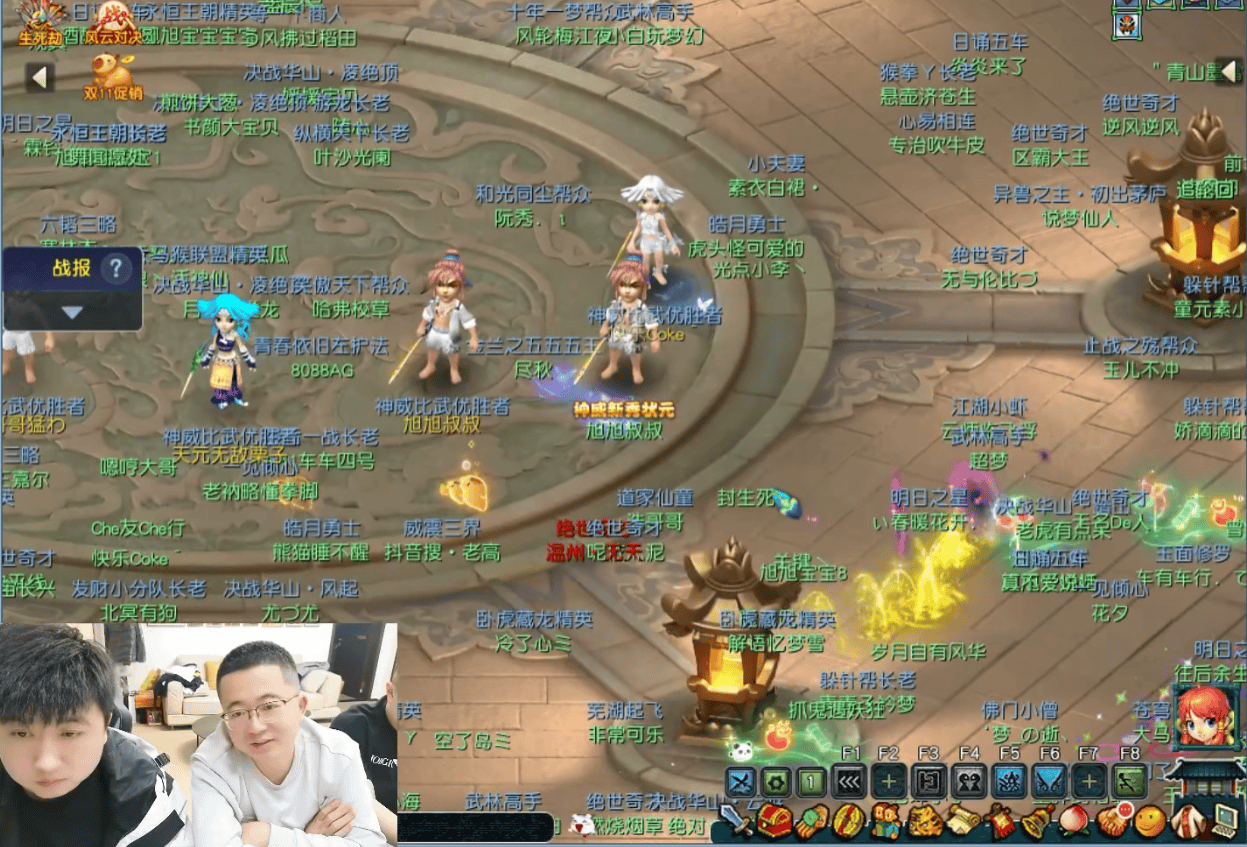Select the F3 maze-pattern skill slot
This screenshot has height=847, width=1247.
click(928, 780)
